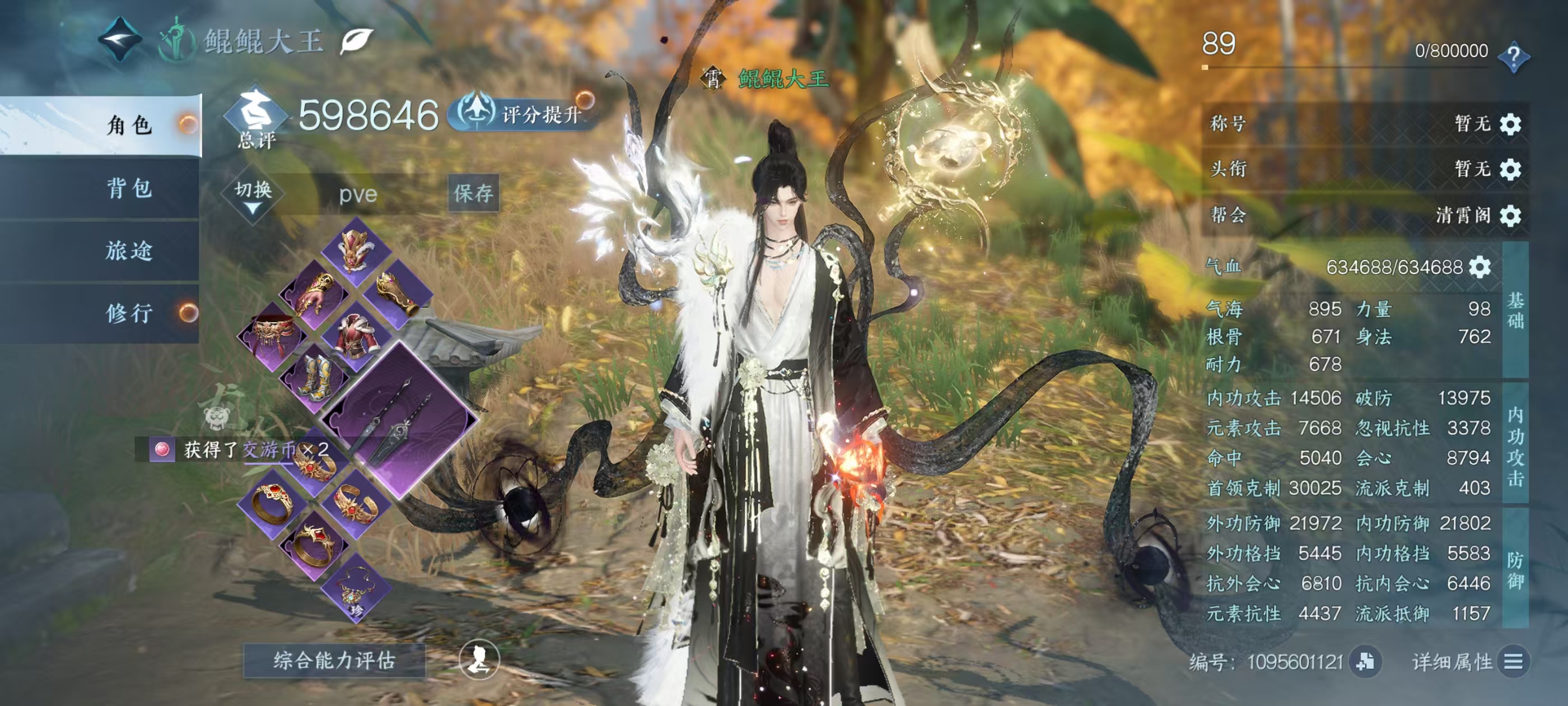This screenshot has height=706, width=1568.
Task: Select the necklace slot marked 珍
Action: (355, 588)
